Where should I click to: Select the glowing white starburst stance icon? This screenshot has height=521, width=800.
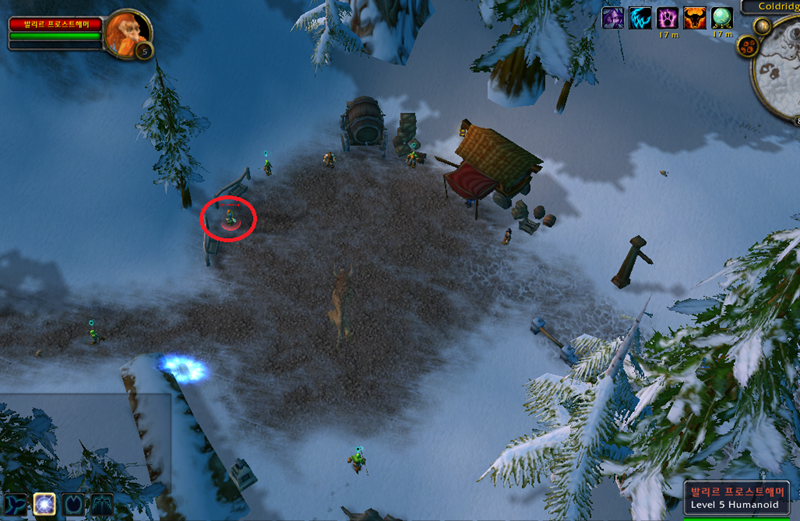point(44,504)
